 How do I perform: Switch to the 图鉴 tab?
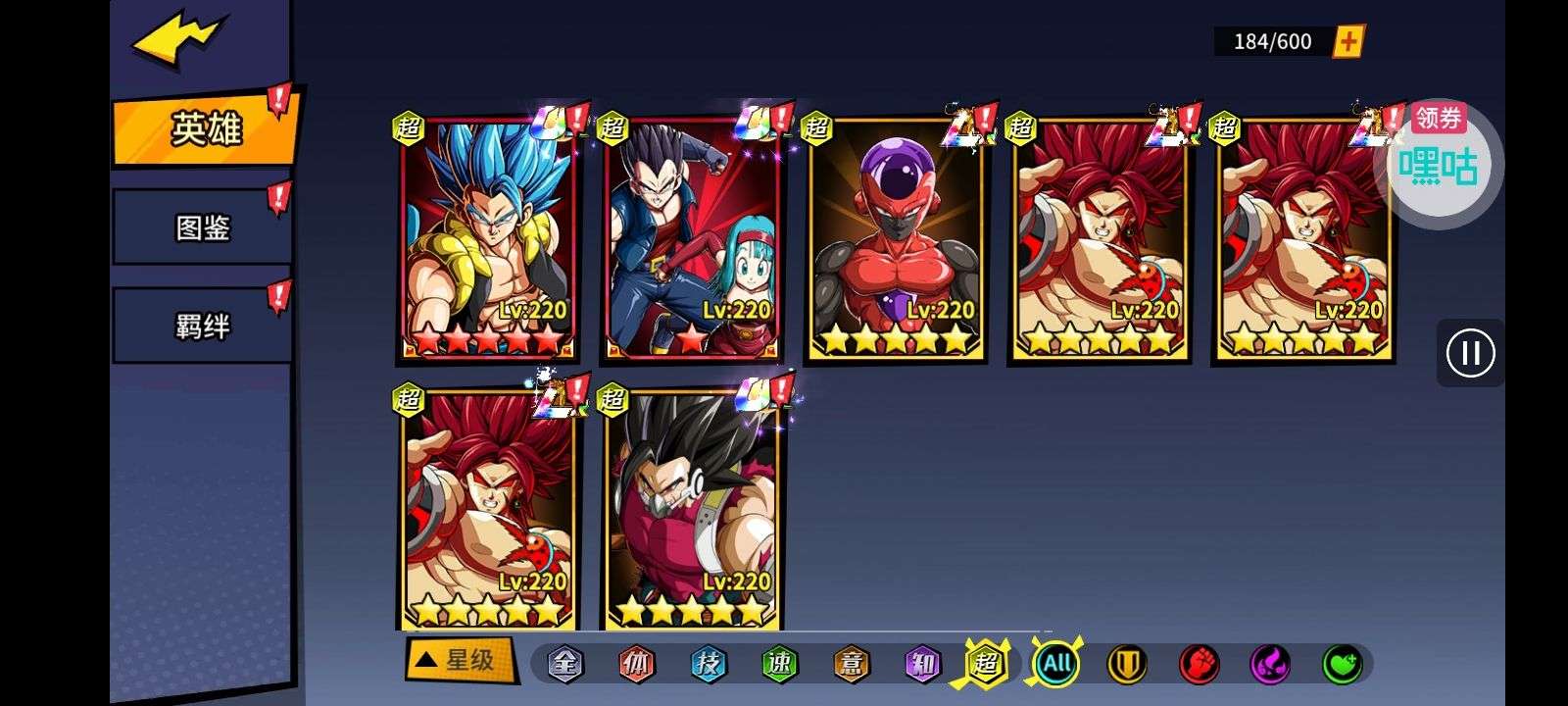click(x=202, y=227)
